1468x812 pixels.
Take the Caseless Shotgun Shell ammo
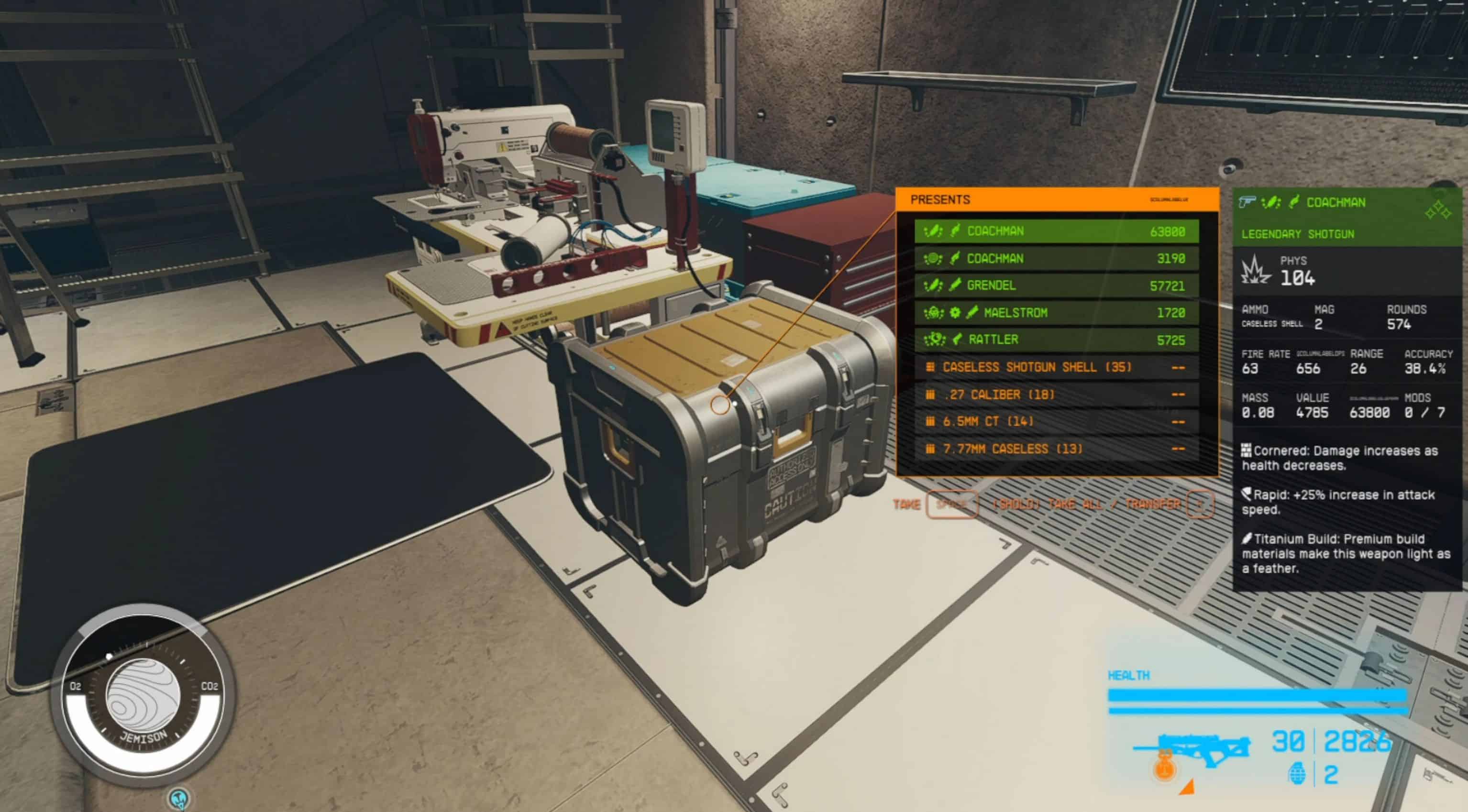1056,368
